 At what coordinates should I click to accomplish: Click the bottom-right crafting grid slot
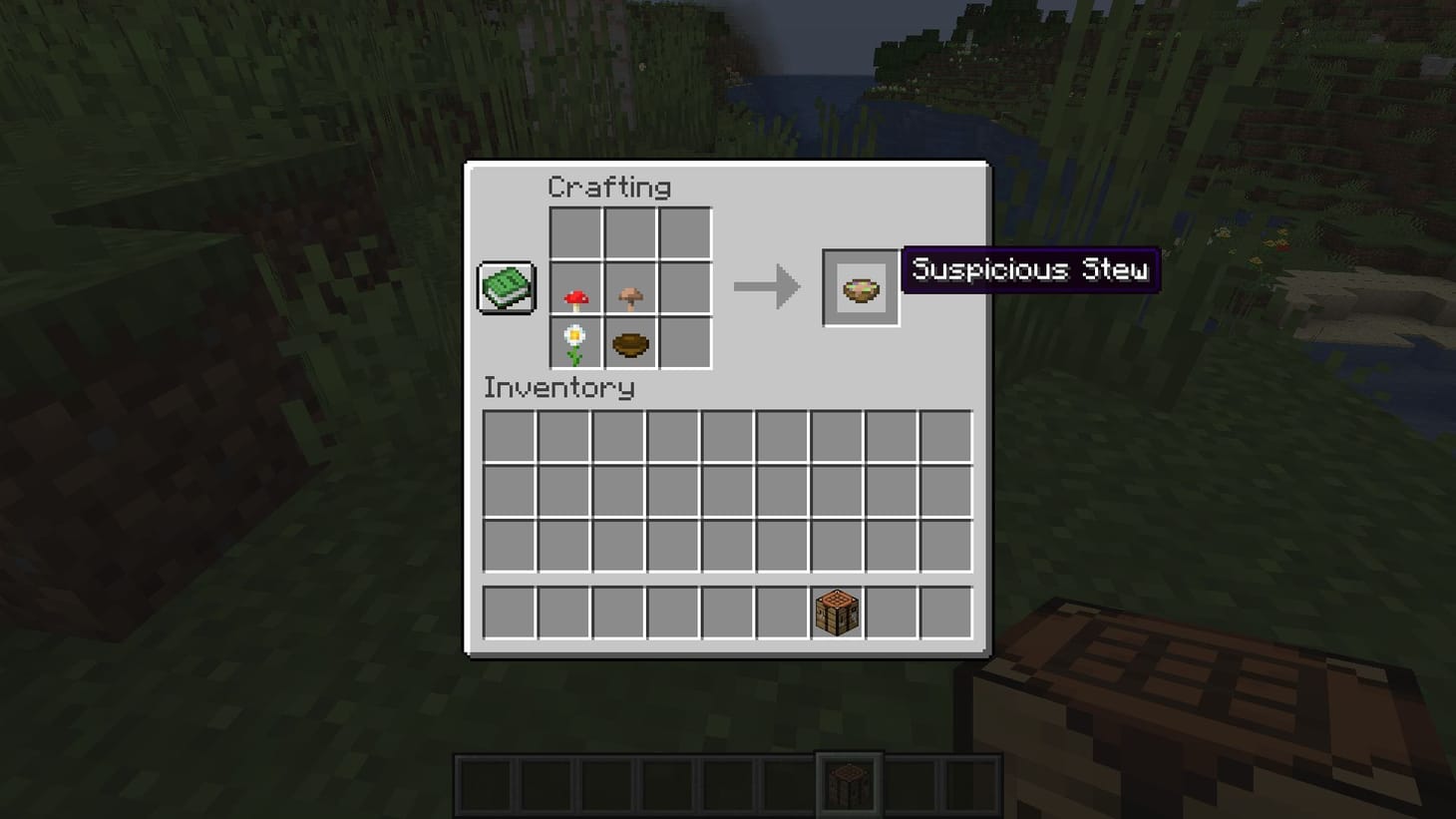[686, 343]
